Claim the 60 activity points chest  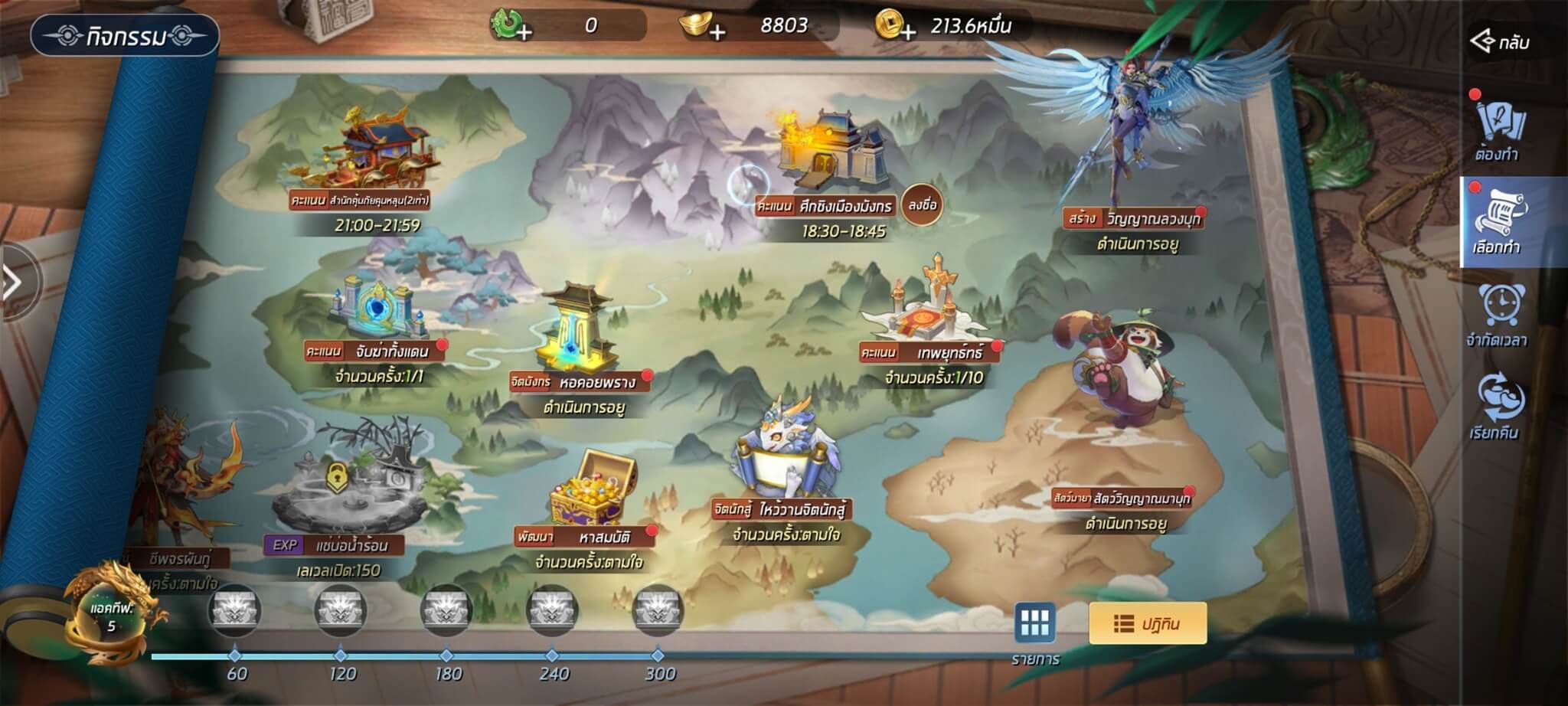point(235,611)
